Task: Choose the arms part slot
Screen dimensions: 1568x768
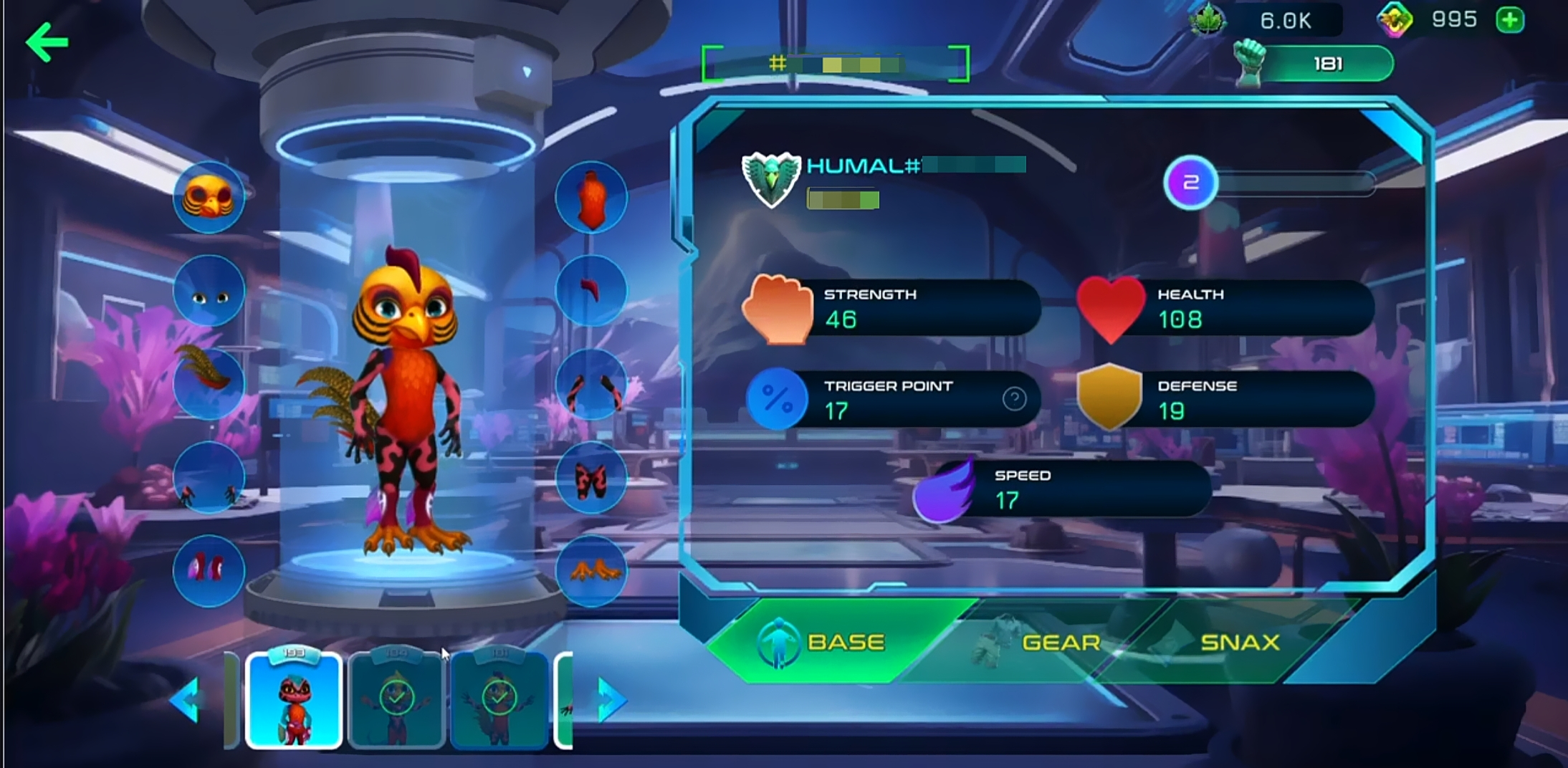Action: pos(591,385)
